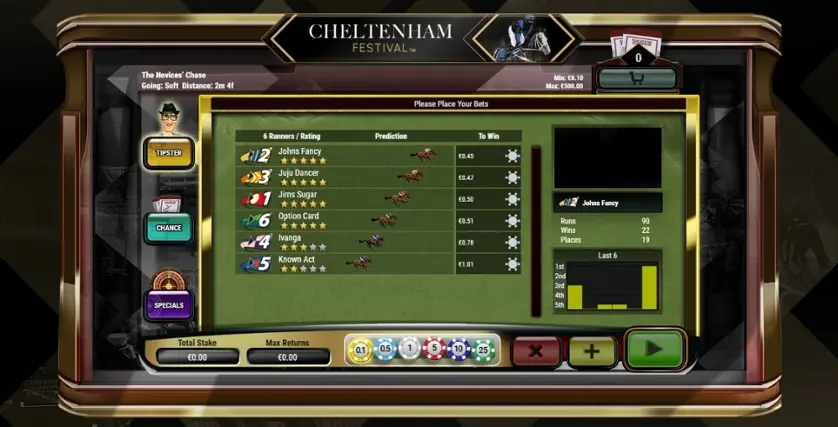The height and width of the screenshot is (427, 838).
Task: Bet on Johns Fancy to win
Action: click(512, 155)
